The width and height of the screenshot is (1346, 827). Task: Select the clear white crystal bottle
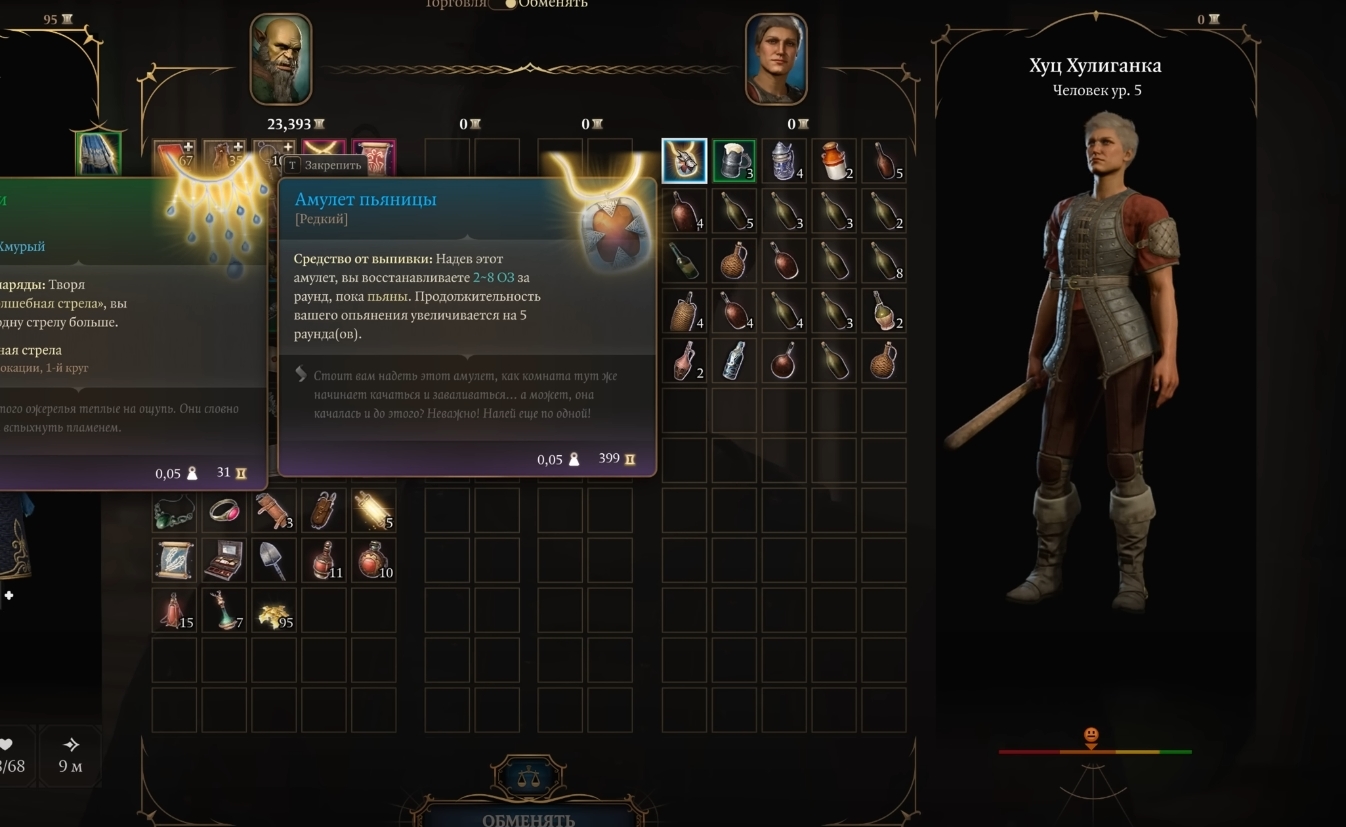pyautogui.click(x=734, y=360)
